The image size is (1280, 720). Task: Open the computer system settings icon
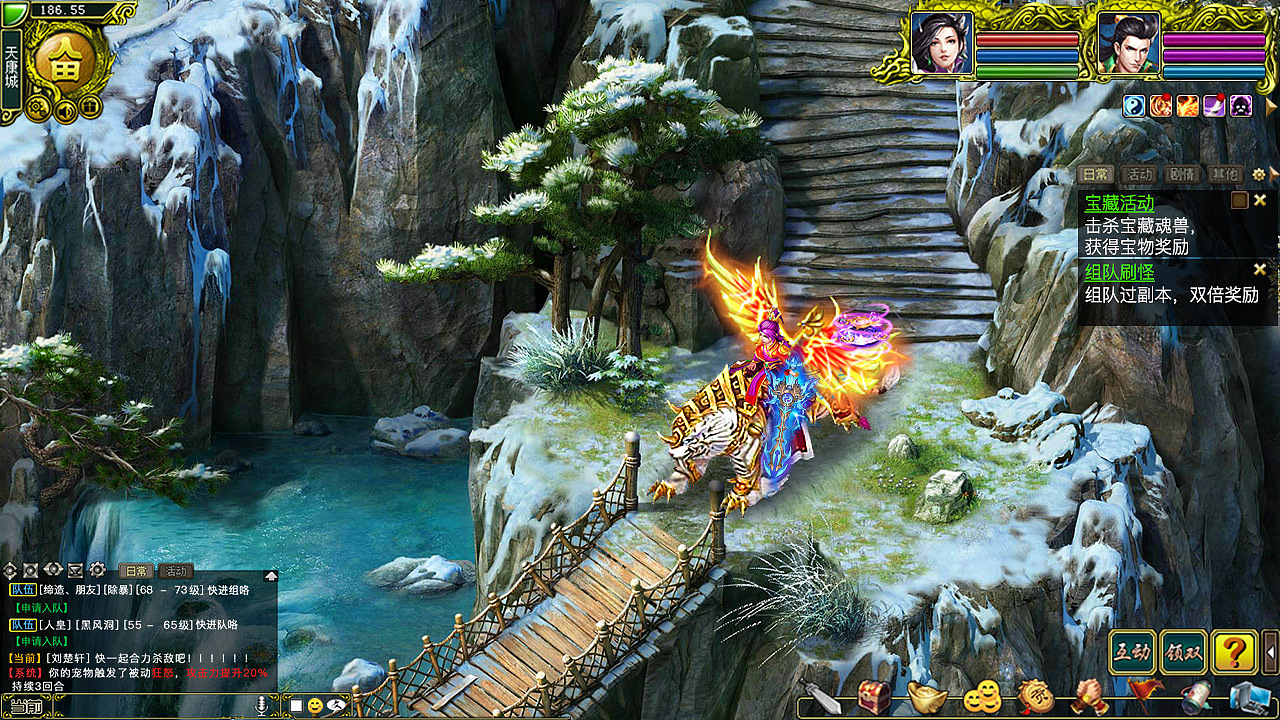point(1249,696)
